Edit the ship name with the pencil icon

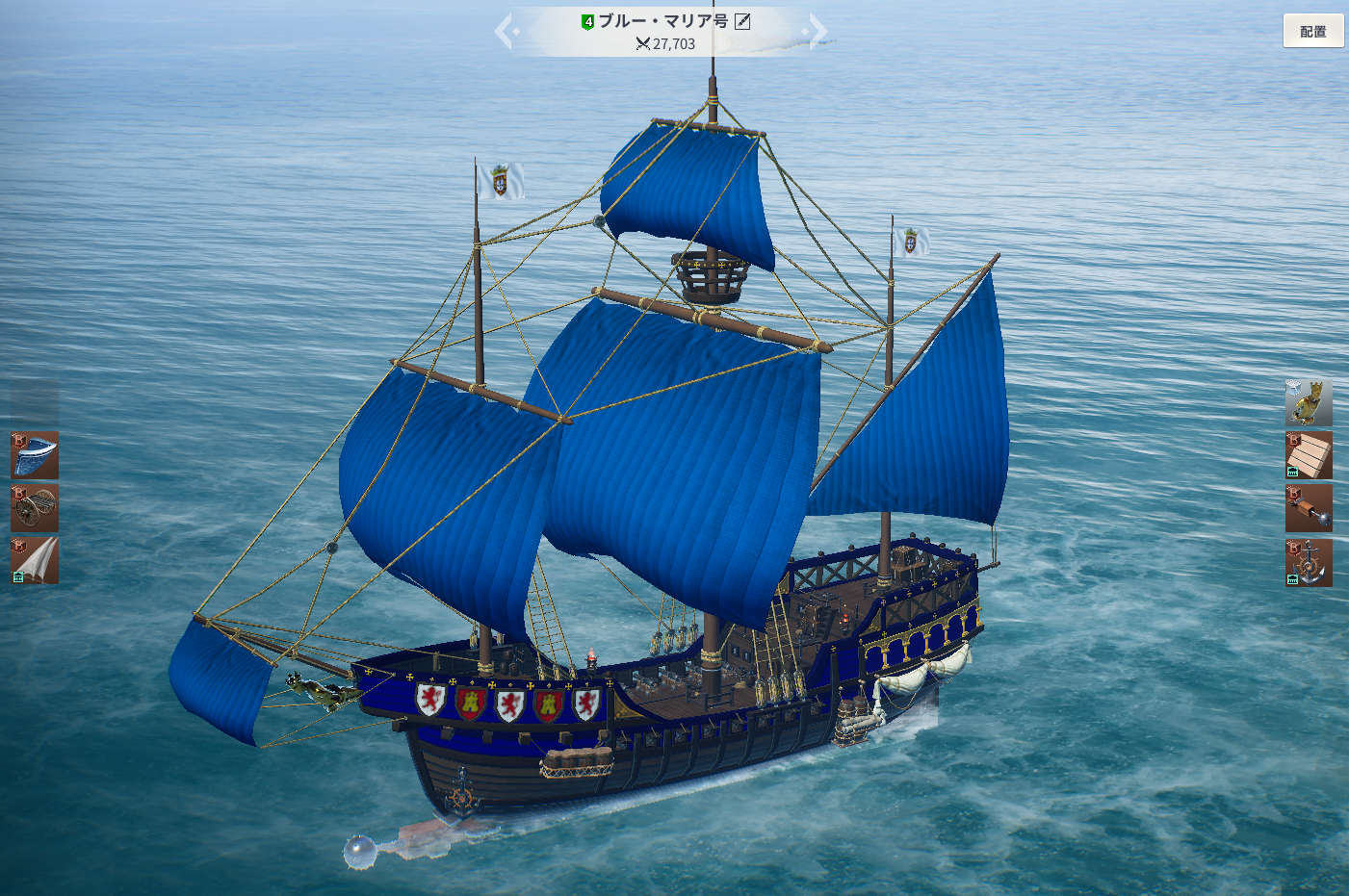point(742,21)
